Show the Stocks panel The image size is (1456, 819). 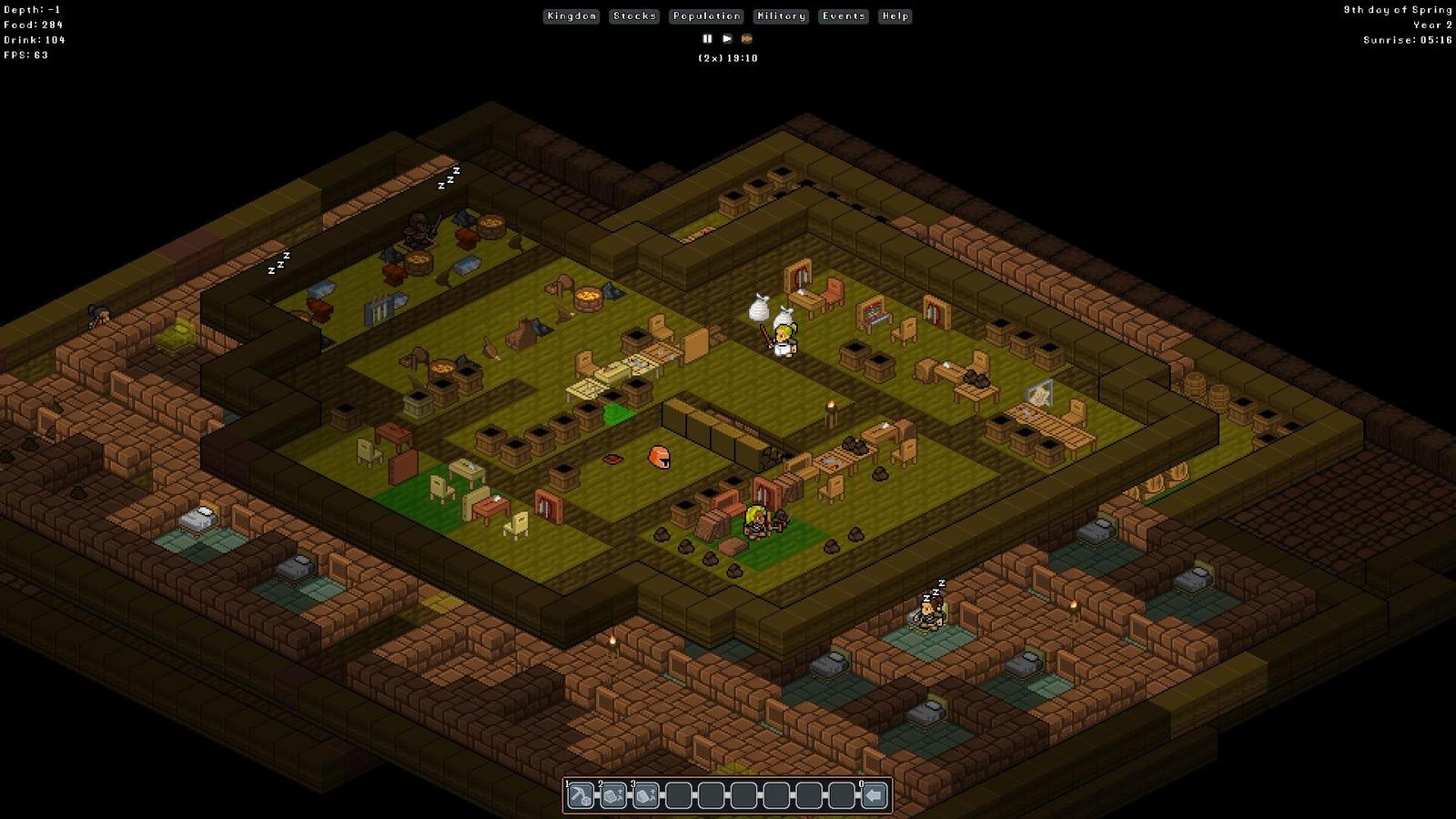(634, 16)
